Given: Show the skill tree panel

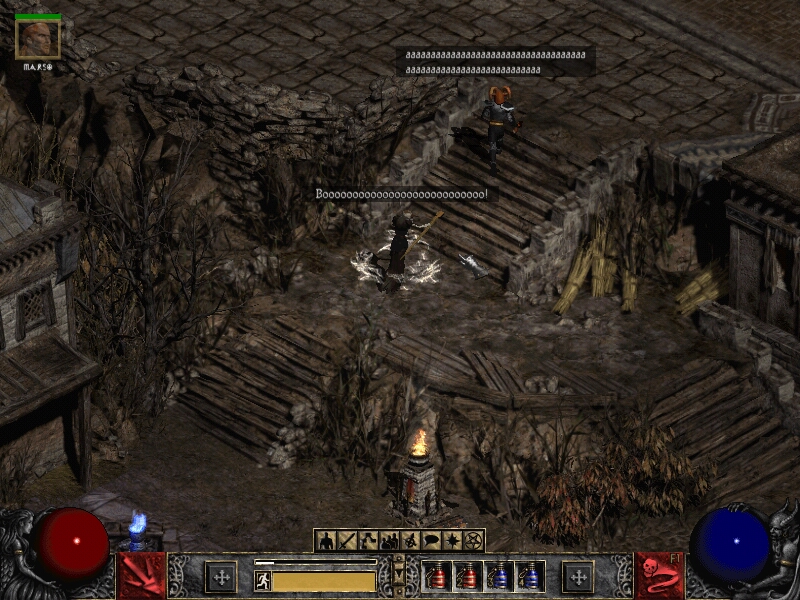Looking at the screenshot, I should click(367, 541).
